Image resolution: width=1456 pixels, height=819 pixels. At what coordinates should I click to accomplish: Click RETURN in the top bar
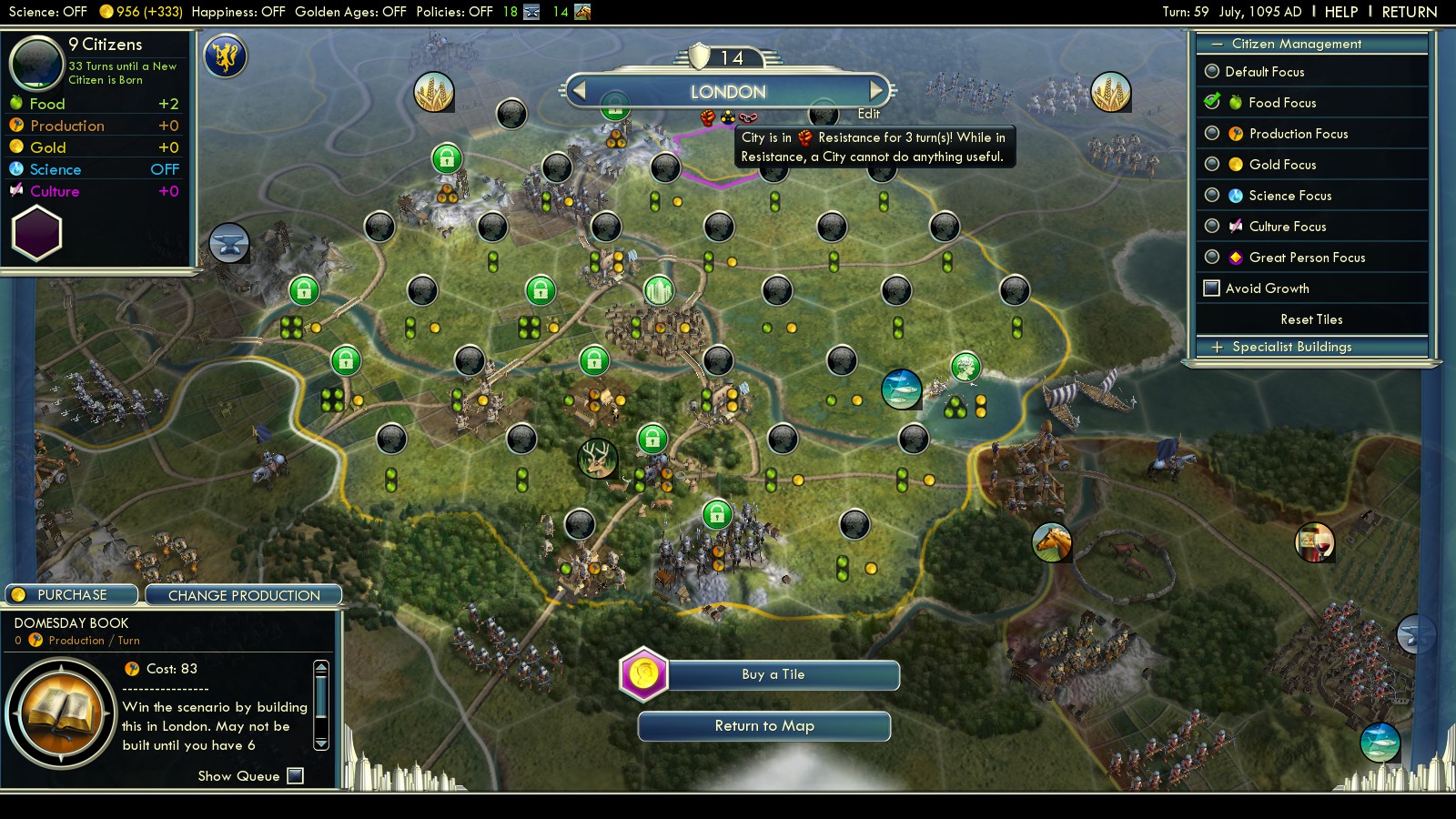[x=1409, y=12]
